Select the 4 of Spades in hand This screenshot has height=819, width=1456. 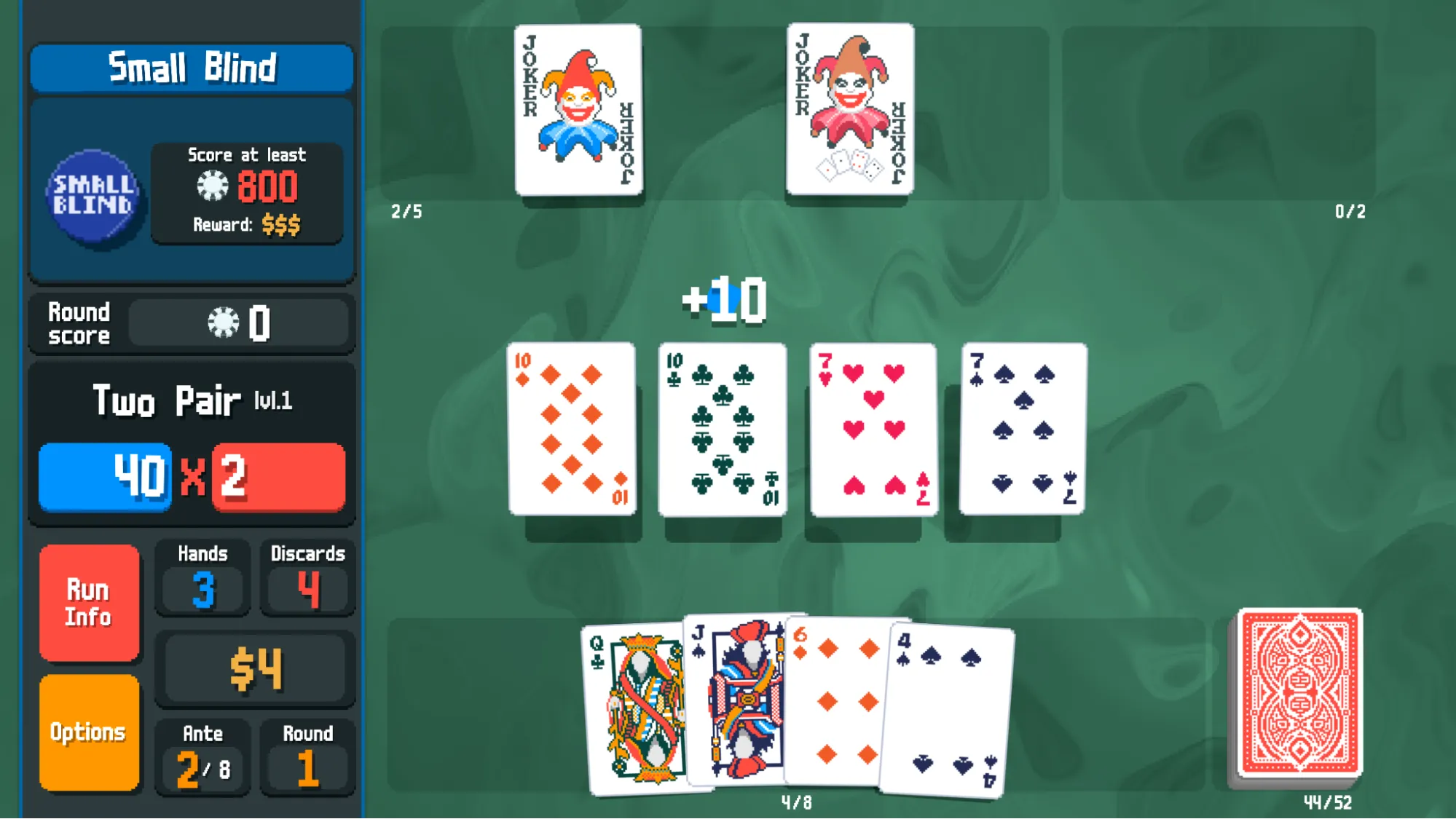pos(947,710)
